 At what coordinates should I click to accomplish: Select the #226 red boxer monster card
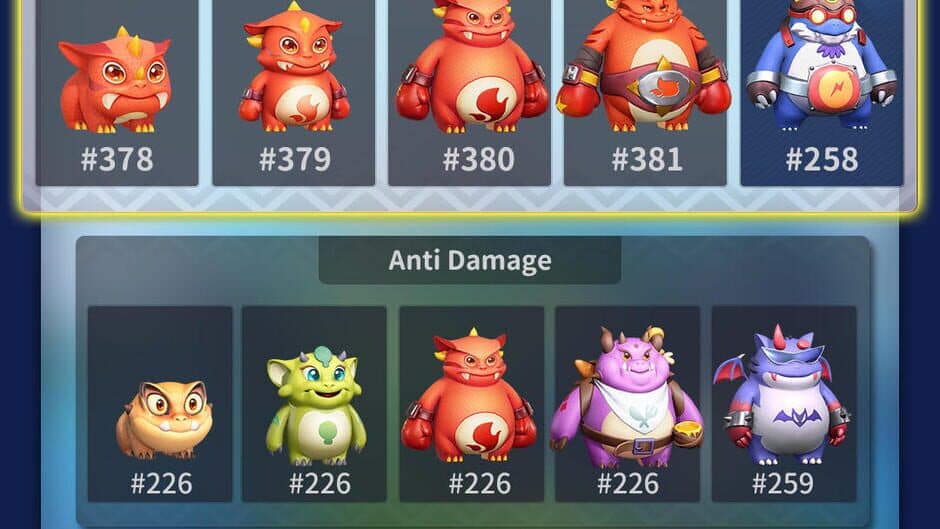click(x=471, y=404)
